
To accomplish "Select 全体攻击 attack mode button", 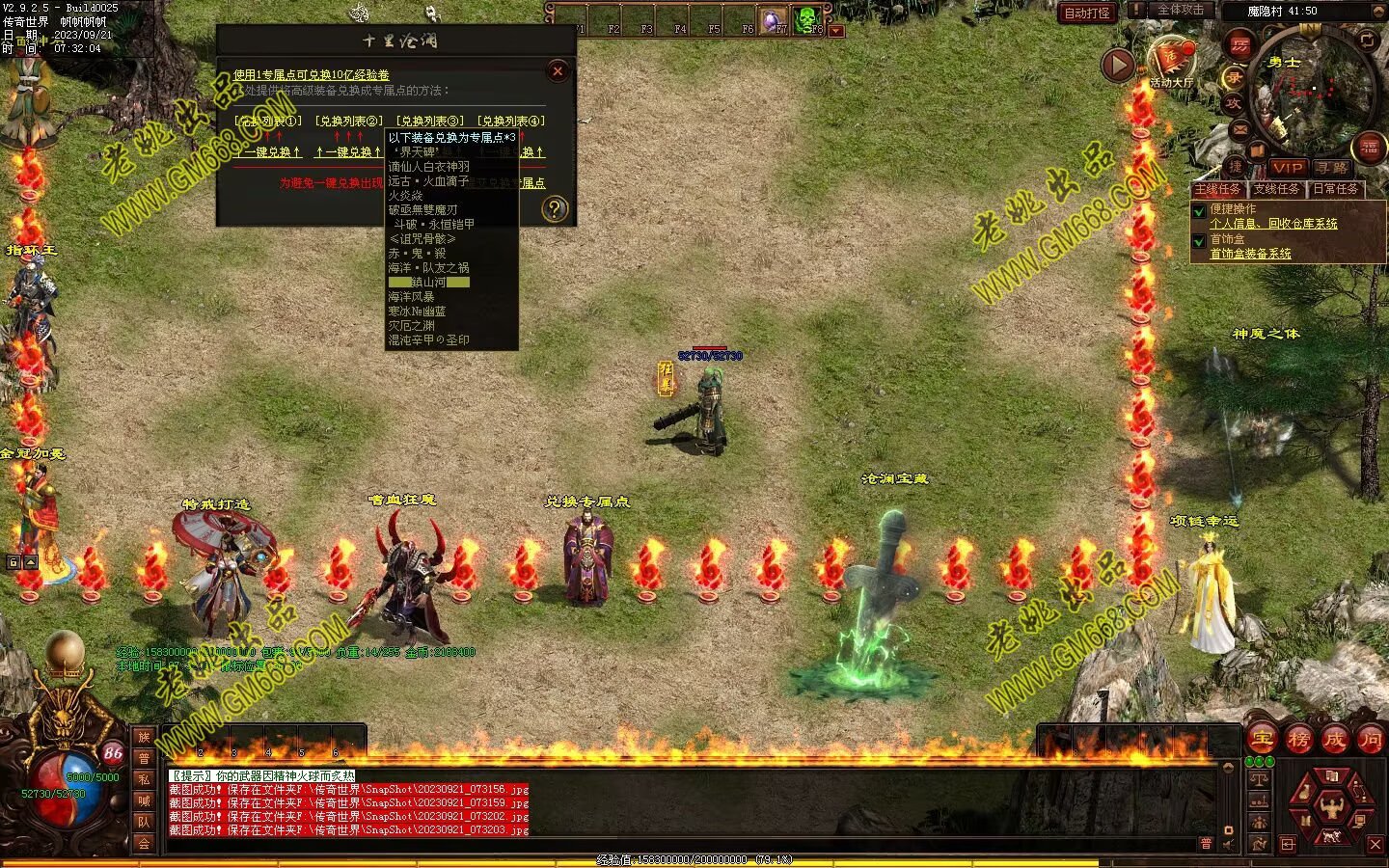I will coord(1181,10).
